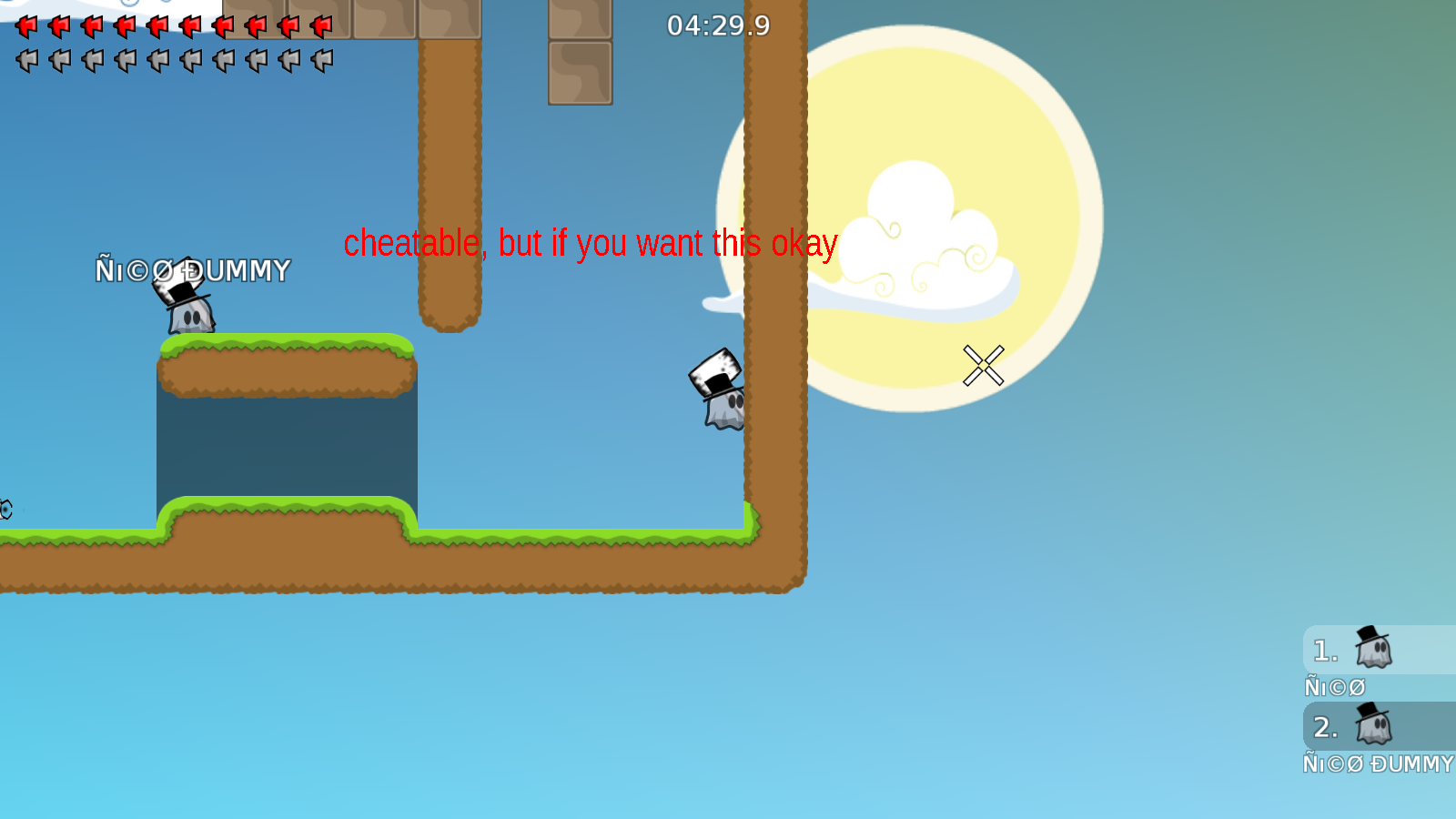Select the last red flag icon in the row
This screenshot has width=1456, height=819.
click(320, 25)
